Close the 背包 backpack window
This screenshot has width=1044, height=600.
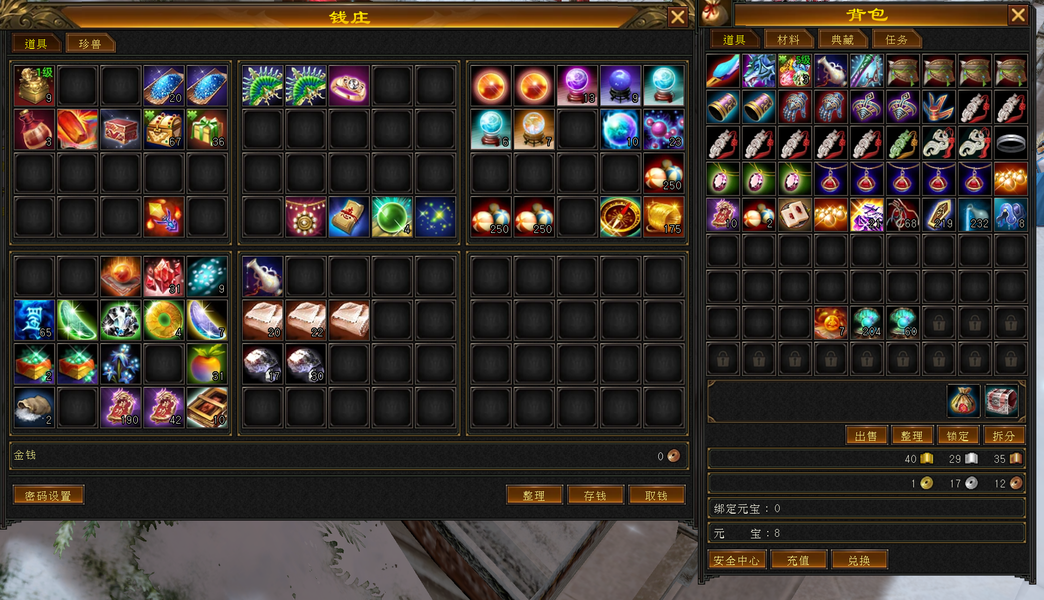(x=1017, y=15)
